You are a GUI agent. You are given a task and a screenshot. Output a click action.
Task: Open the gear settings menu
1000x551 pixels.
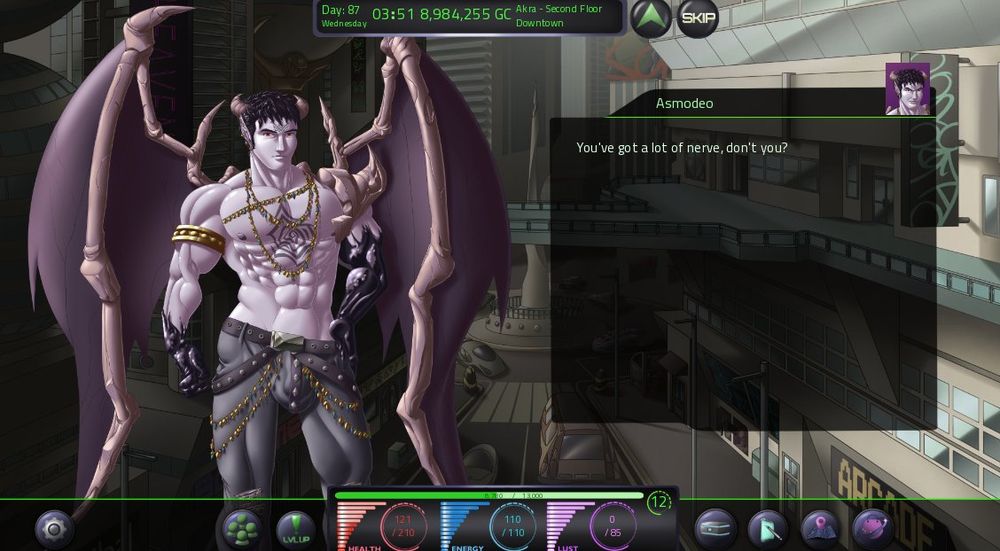pyautogui.click(x=55, y=527)
